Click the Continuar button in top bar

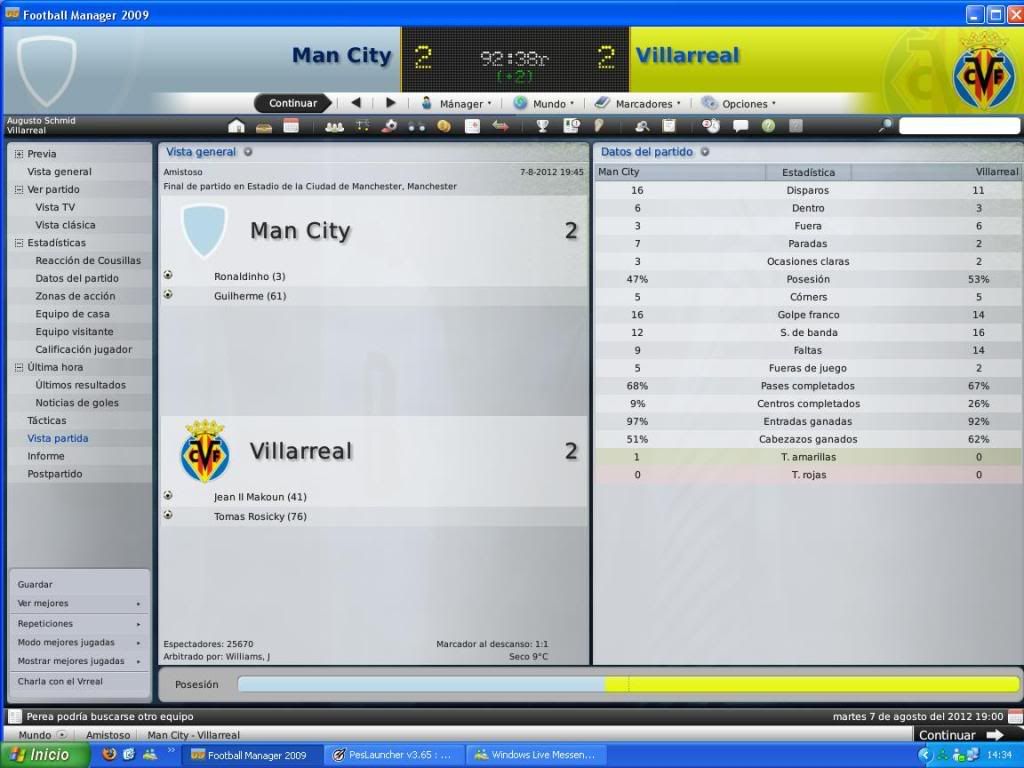point(292,103)
